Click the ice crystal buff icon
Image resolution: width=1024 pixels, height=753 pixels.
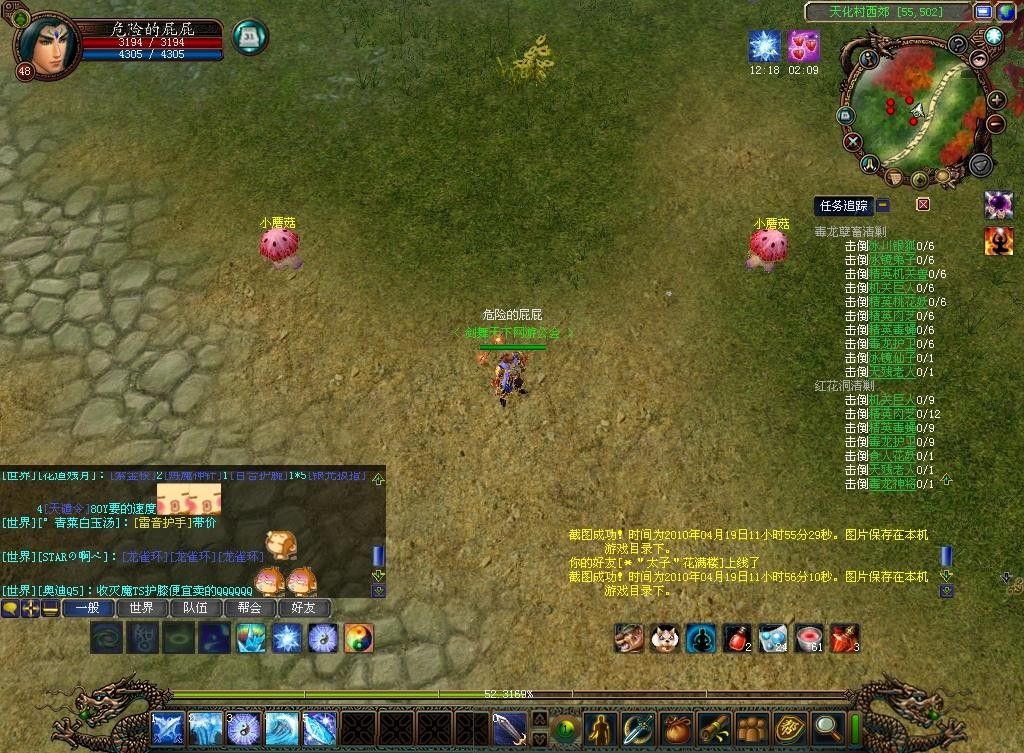(x=764, y=46)
